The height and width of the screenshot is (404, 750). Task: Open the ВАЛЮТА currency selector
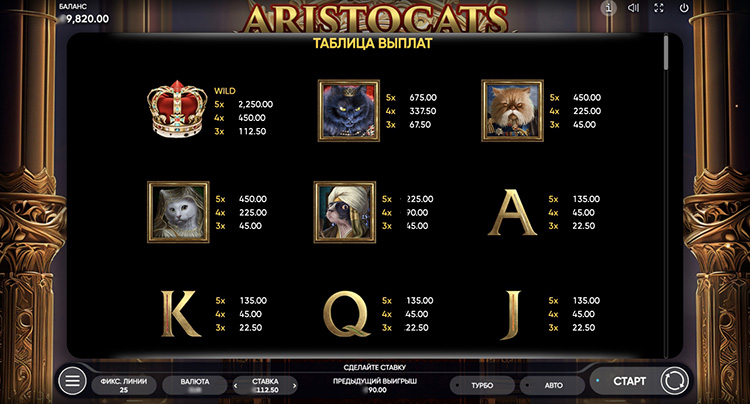point(195,384)
